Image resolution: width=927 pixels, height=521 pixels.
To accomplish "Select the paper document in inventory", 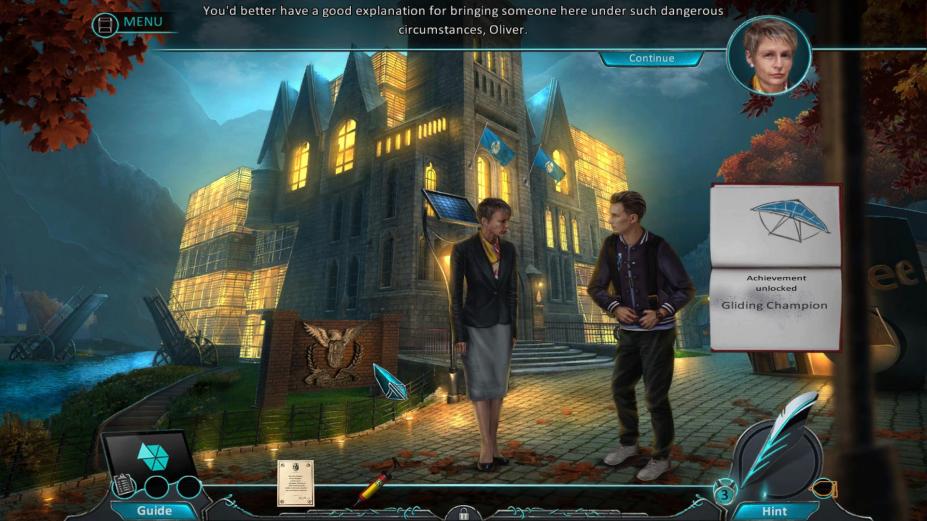I will tap(295, 482).
